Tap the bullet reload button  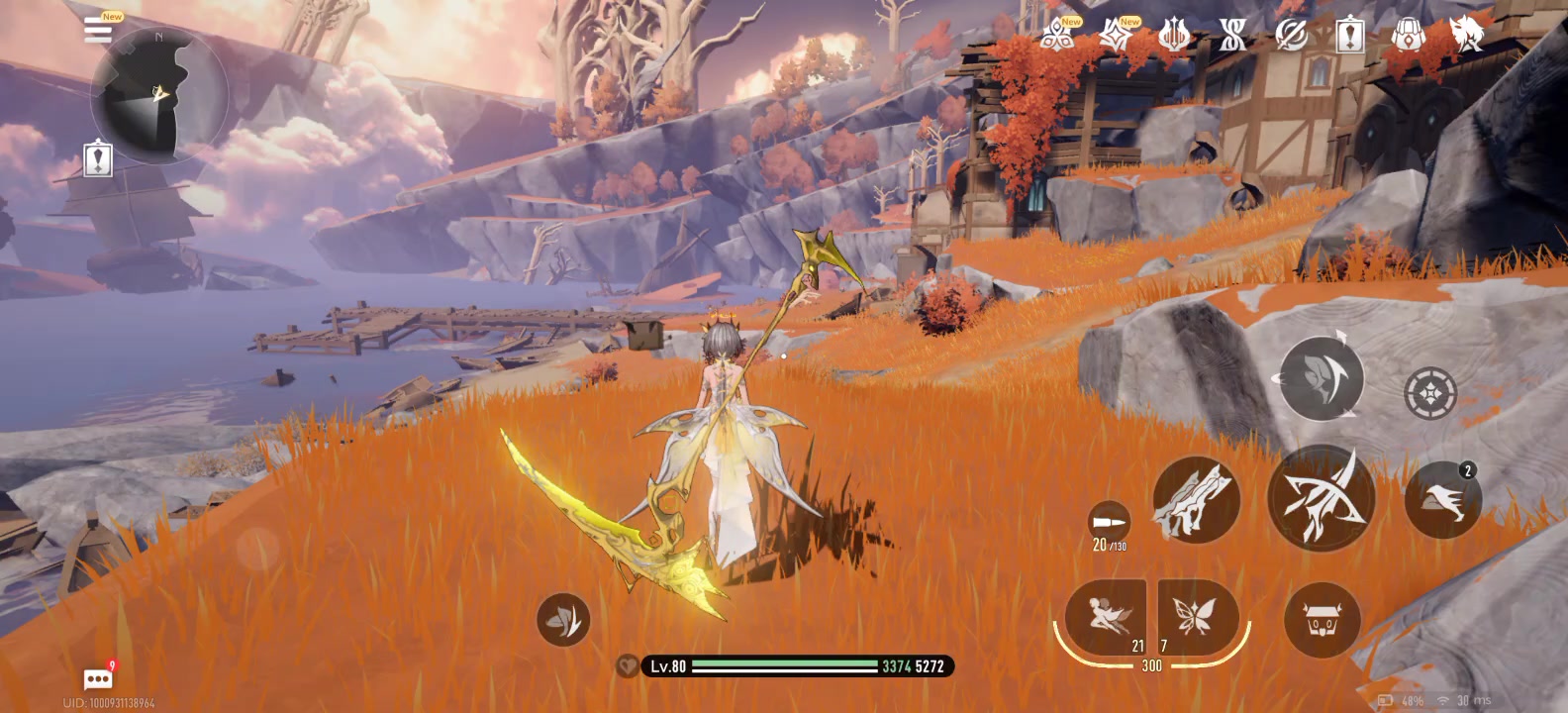point(1109,525)
